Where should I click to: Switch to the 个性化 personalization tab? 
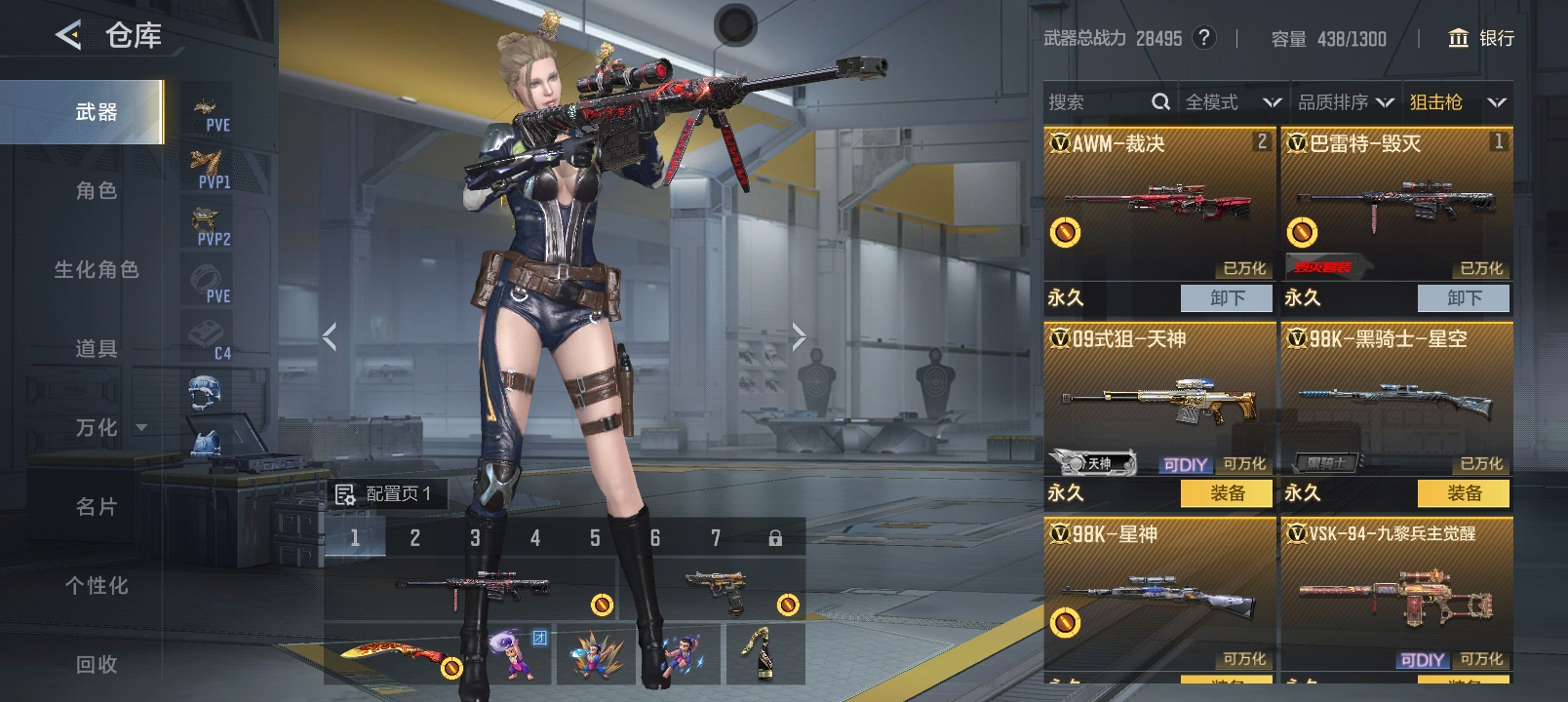(97, 586)
